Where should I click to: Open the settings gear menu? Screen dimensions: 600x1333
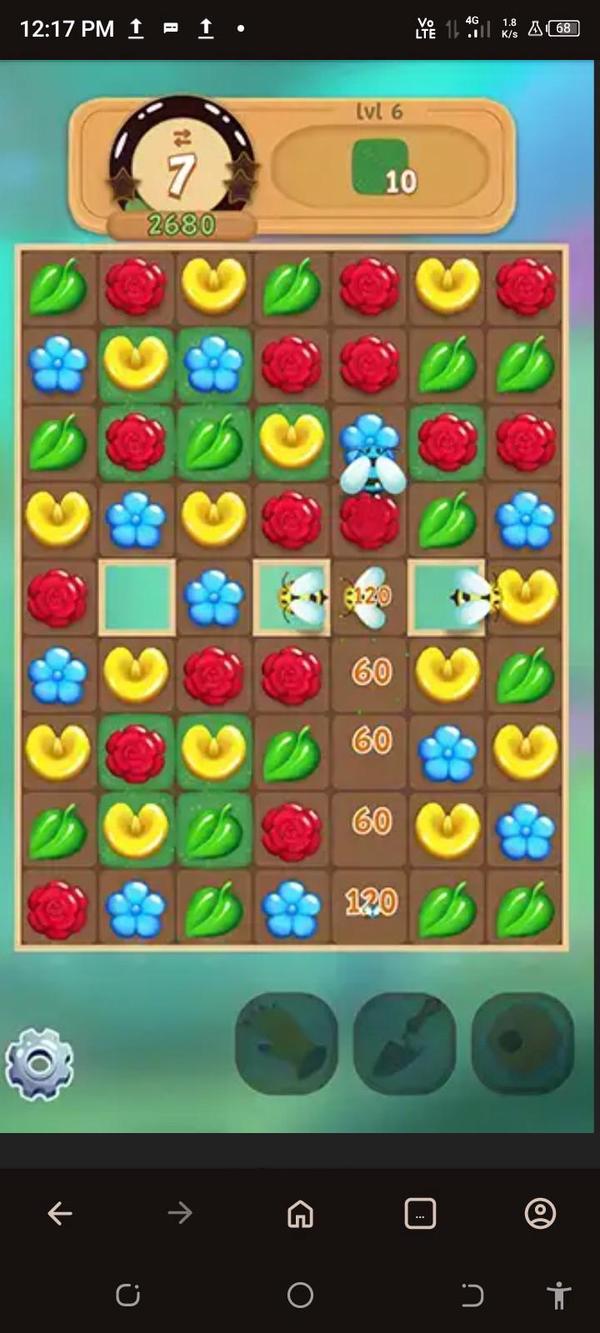tap(39, 1064)
